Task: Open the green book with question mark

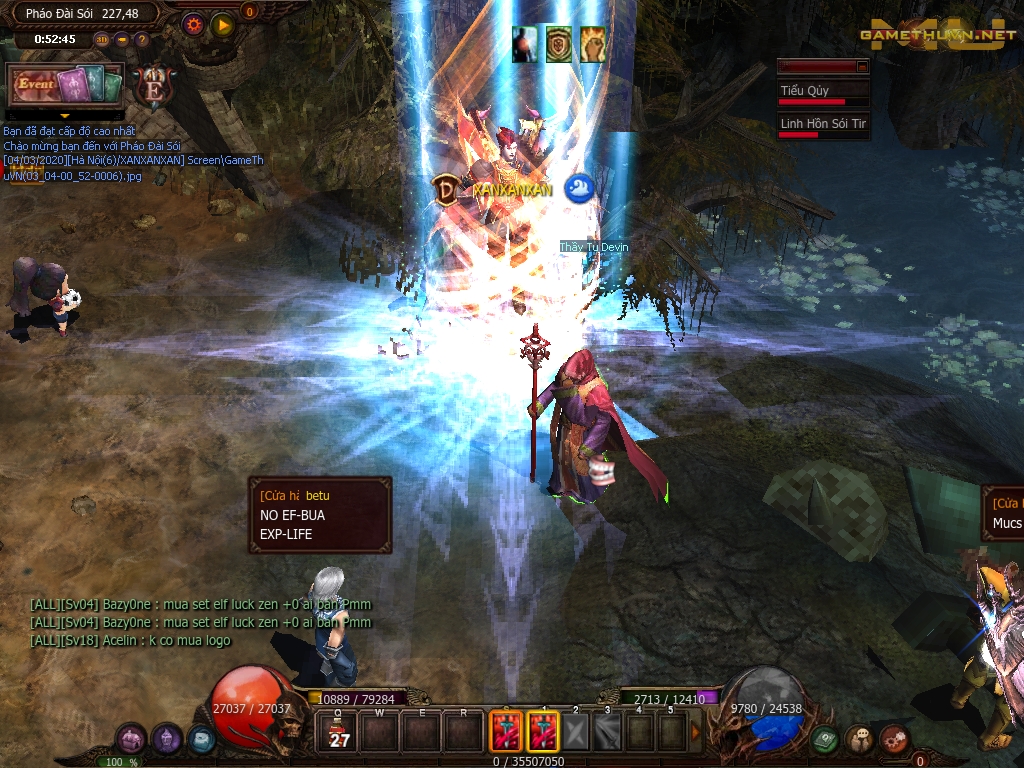Action: [x=825, y=740]
